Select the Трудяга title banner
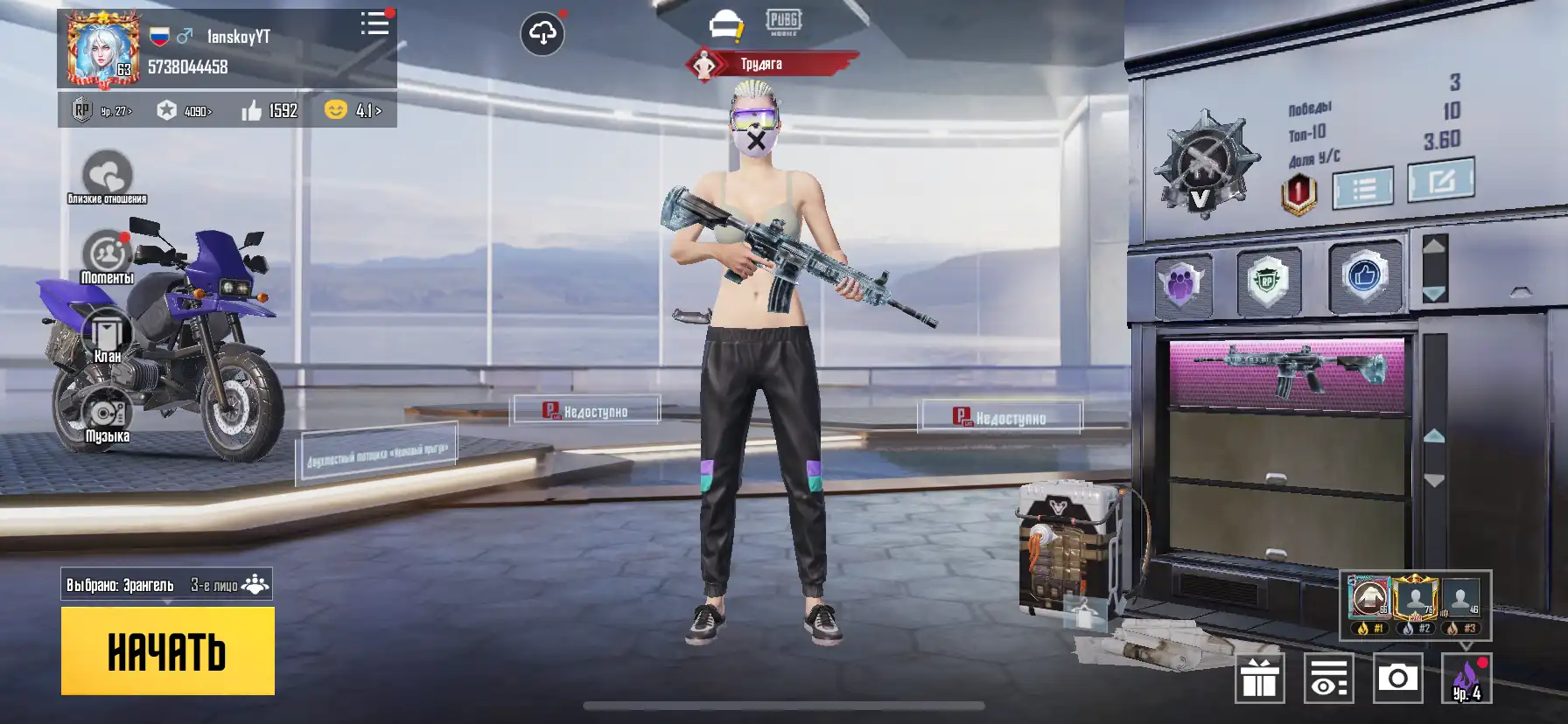 763,64
